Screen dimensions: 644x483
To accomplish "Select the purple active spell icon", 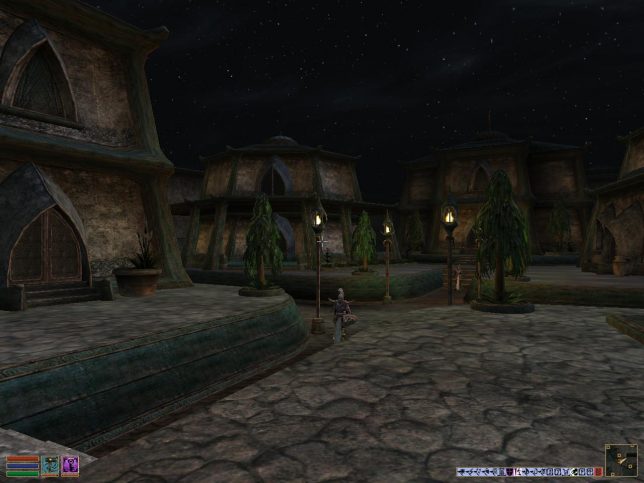I will (70, 466).
